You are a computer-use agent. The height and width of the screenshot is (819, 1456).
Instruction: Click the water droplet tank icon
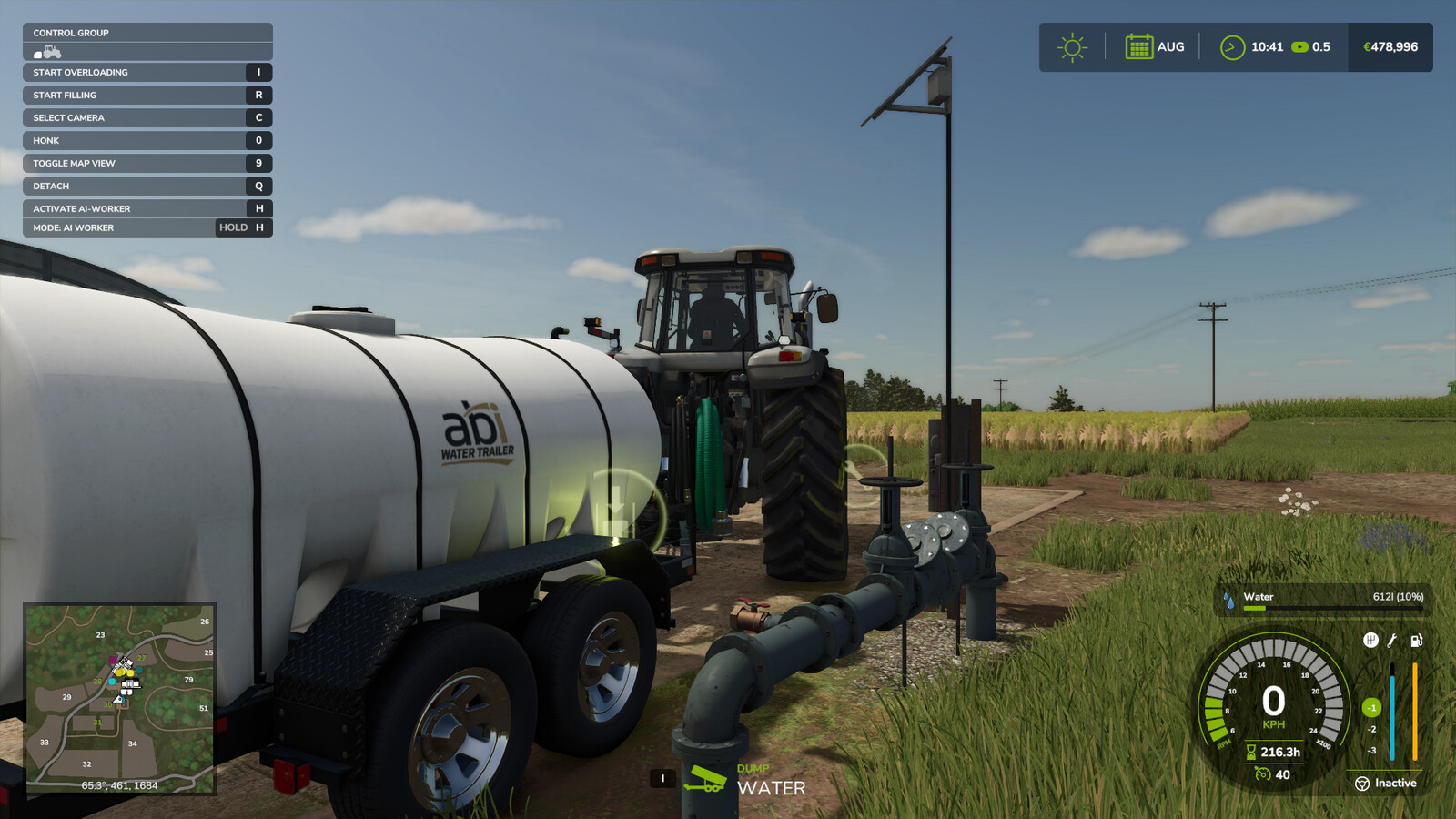[1228, 598]
